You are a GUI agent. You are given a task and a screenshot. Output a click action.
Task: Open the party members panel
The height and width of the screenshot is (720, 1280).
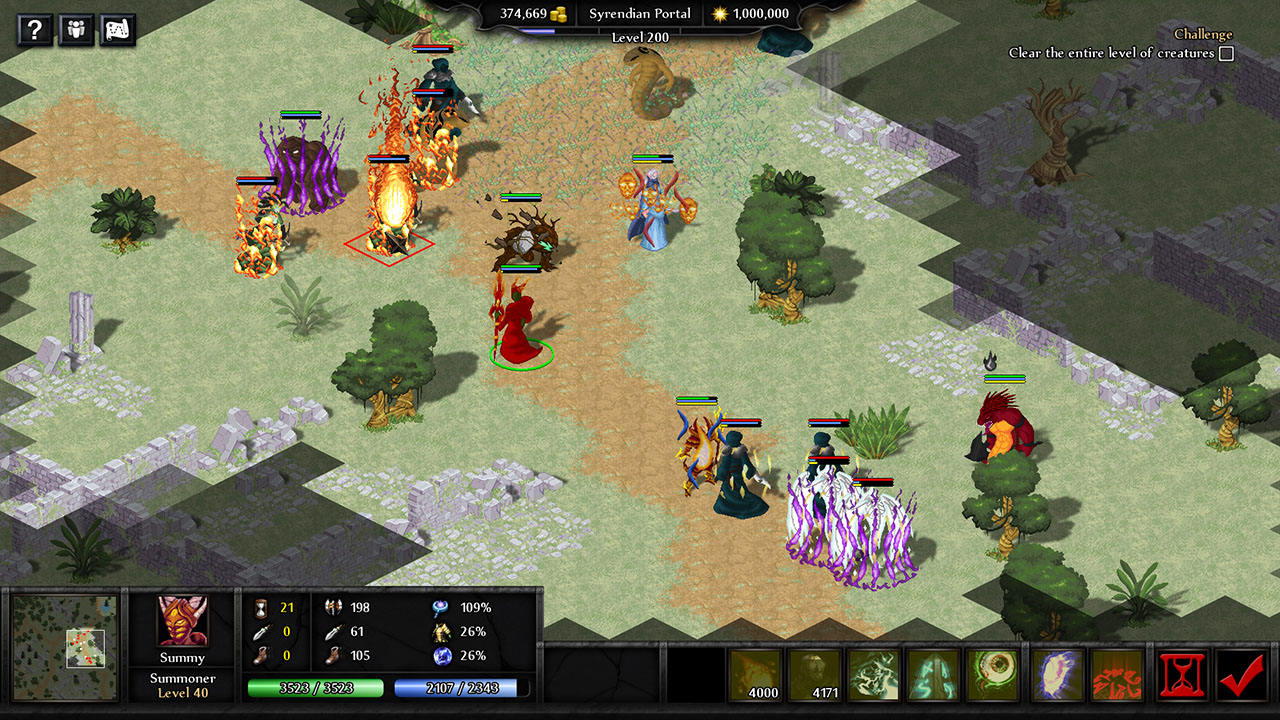pos(76,30)
